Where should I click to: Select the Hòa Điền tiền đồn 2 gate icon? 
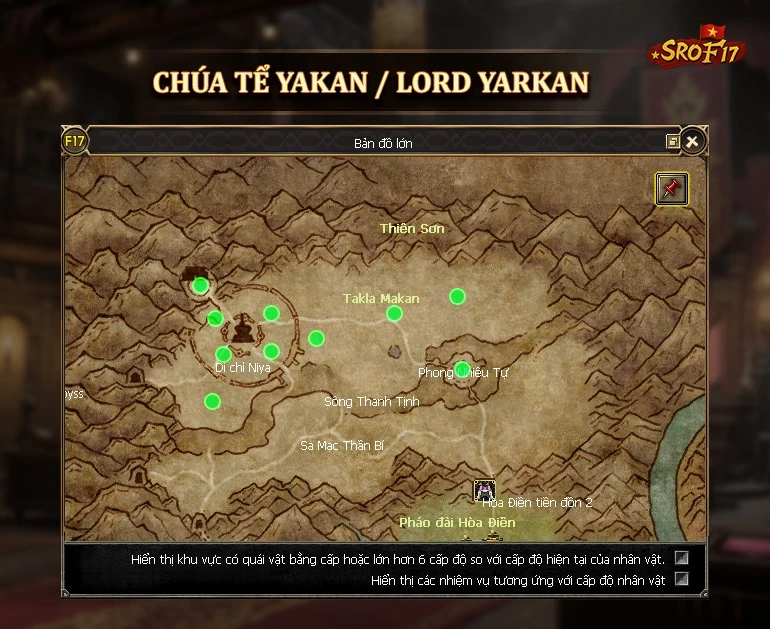(x=485, y=490)
